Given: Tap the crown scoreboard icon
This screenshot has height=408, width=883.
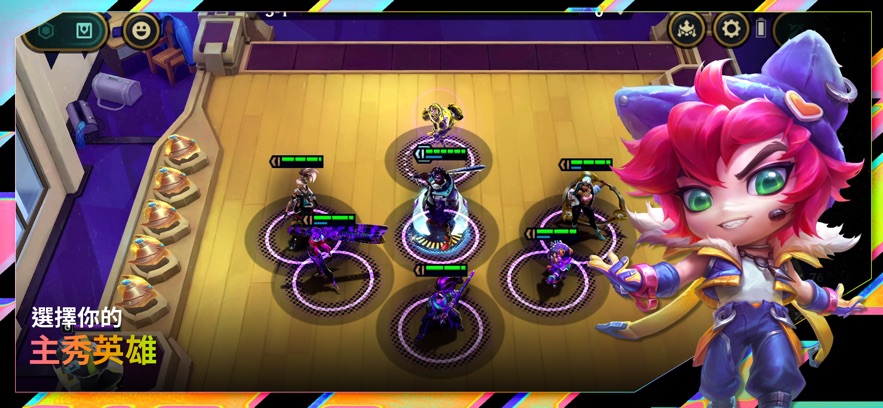Looking at the screenshot, I should (x=687, y=28).
